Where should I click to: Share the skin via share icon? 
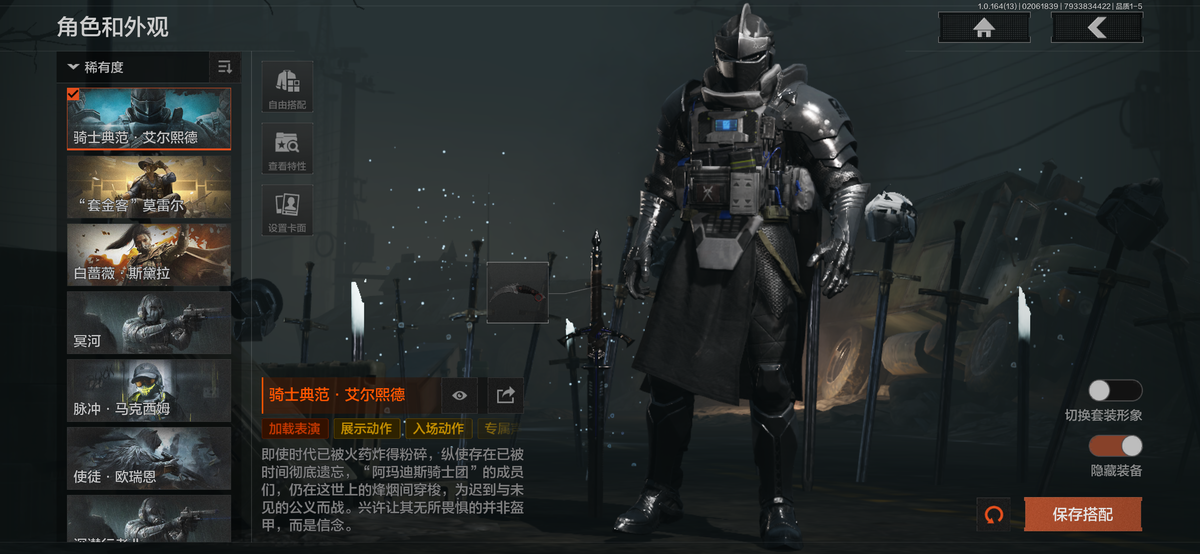point(506,396)
